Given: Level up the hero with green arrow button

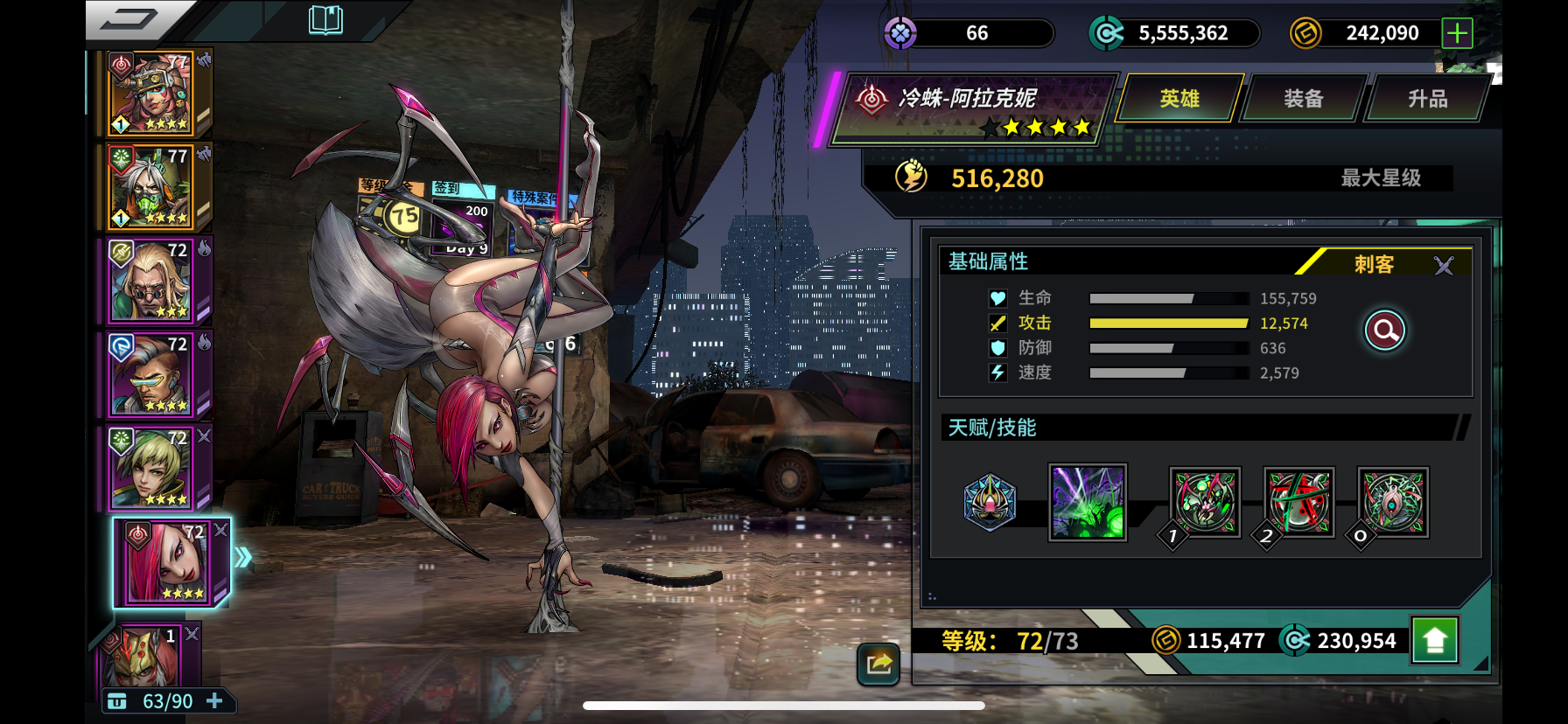Looking at the screenshot, I should (x=1434, y=641).
